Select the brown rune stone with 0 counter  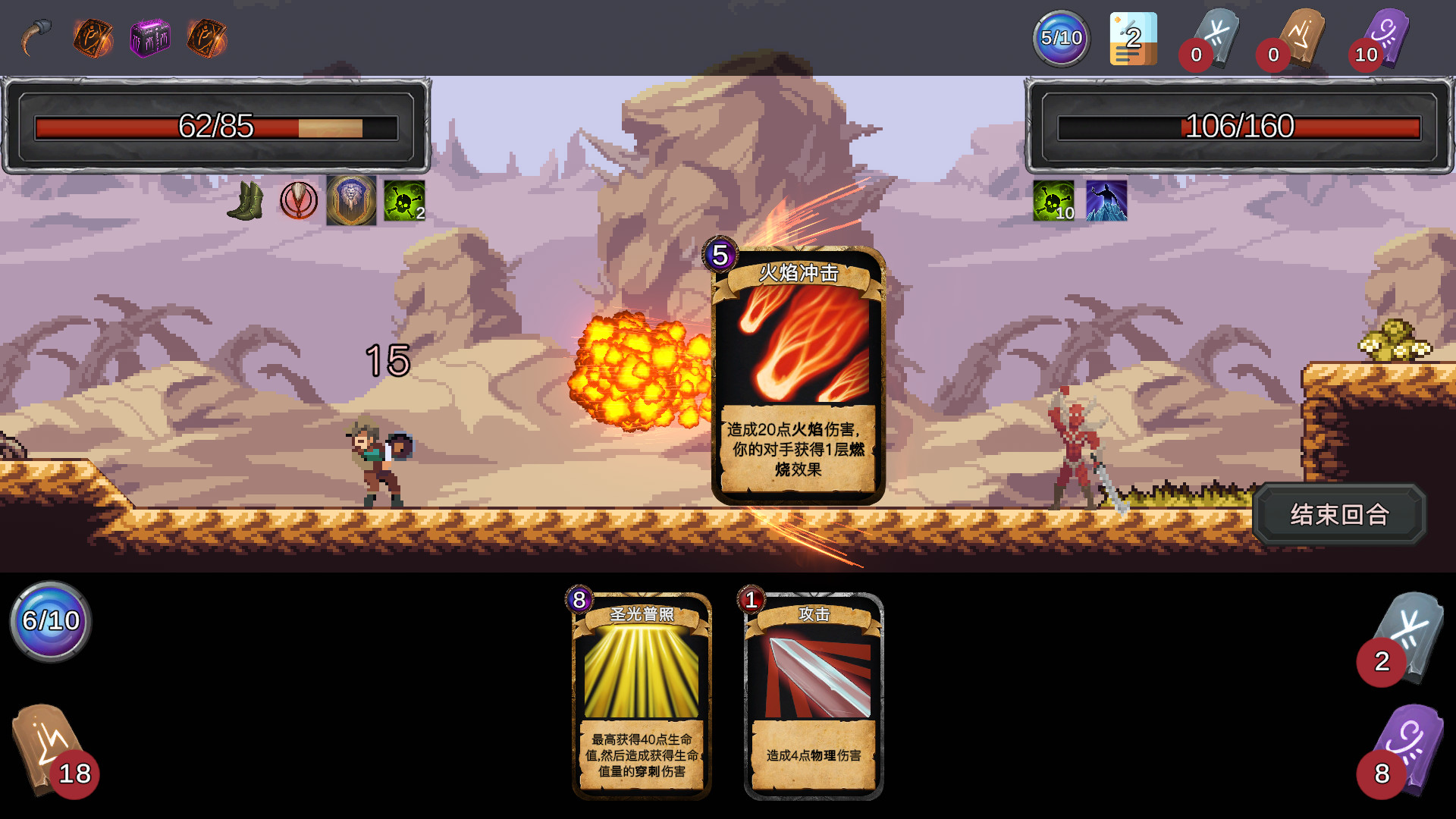(1301, 36)
